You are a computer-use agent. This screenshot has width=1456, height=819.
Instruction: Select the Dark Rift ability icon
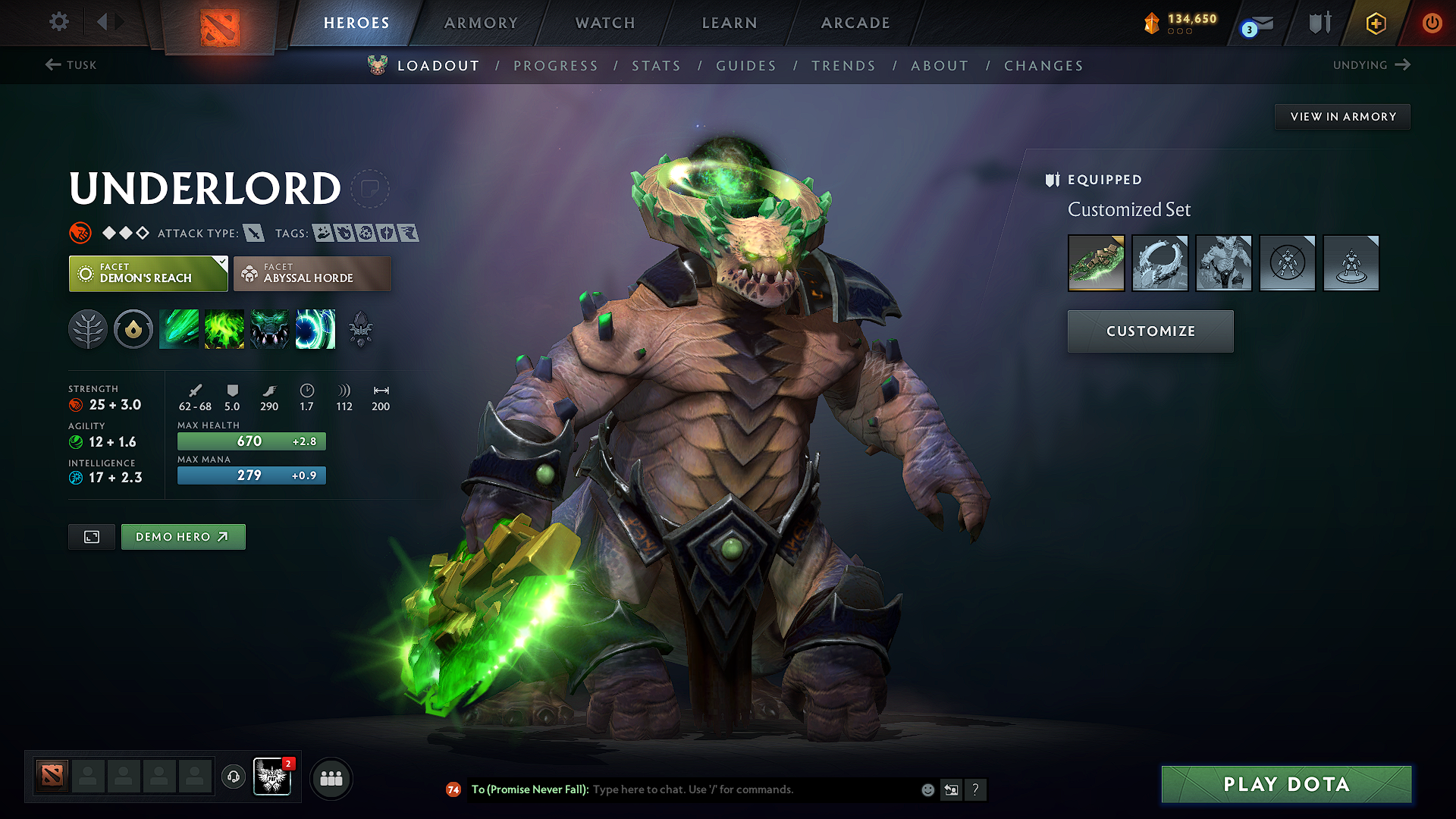(x=315, y=329)
